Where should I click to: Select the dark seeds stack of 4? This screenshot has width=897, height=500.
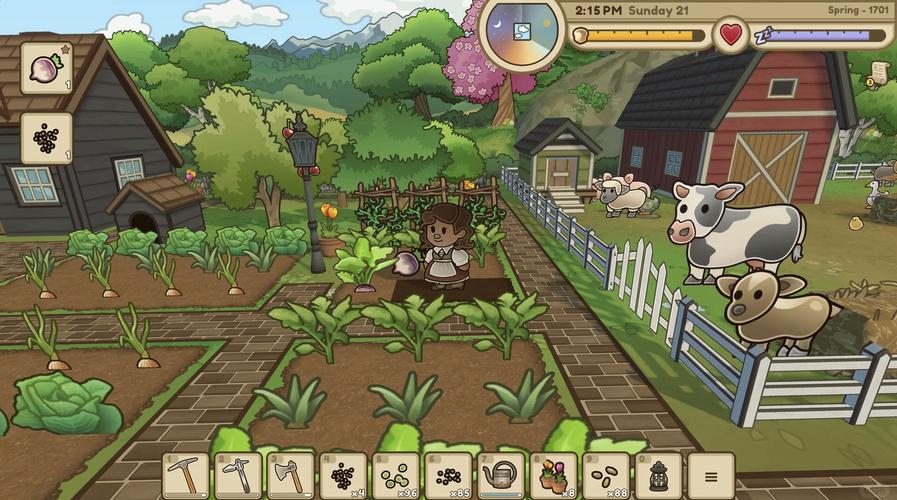click(x=342, y=475)
